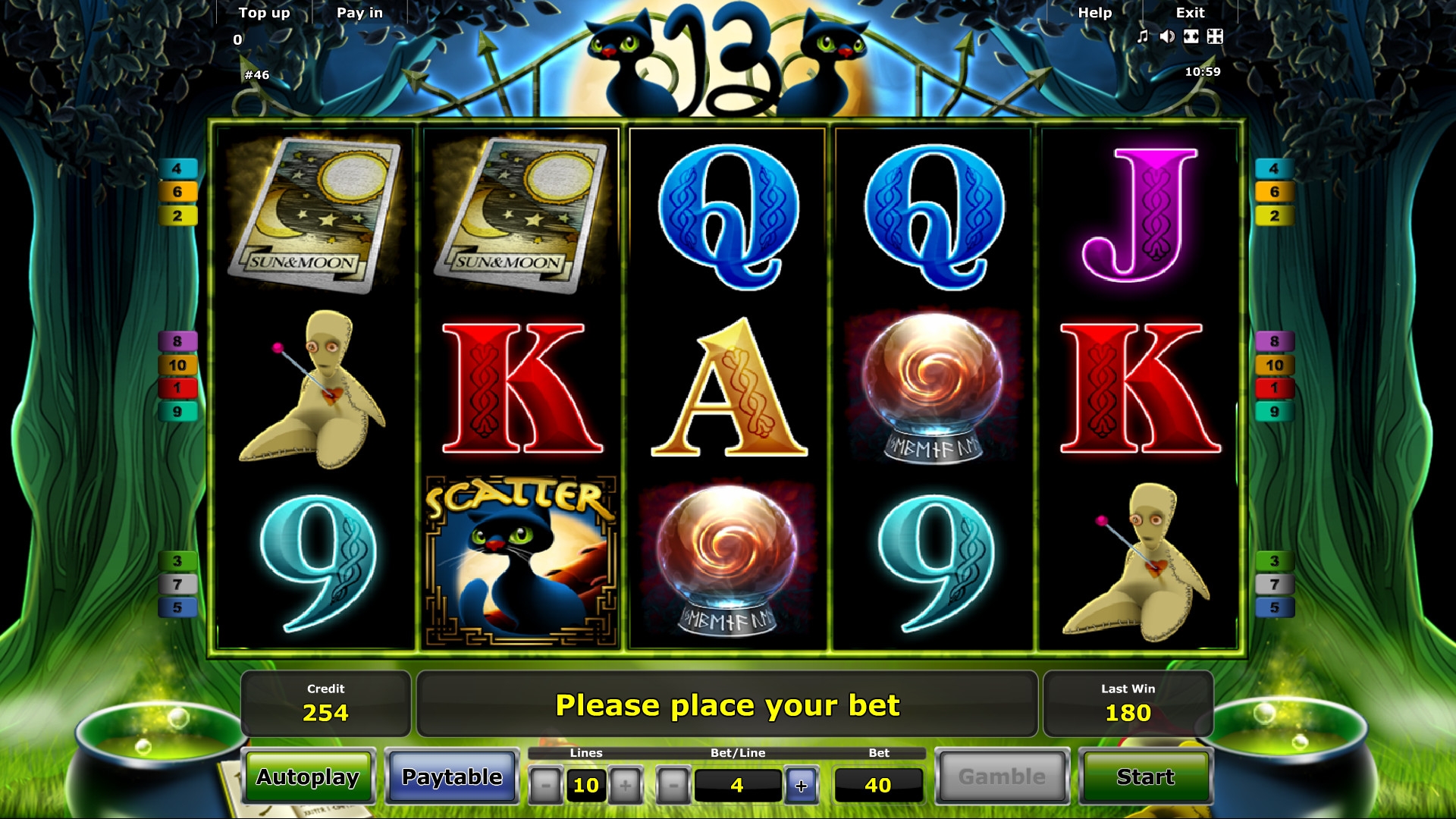Open the Help screen
Image resolution: width=1456 pixels, height=819 pixels.
tap(1094, 13)
